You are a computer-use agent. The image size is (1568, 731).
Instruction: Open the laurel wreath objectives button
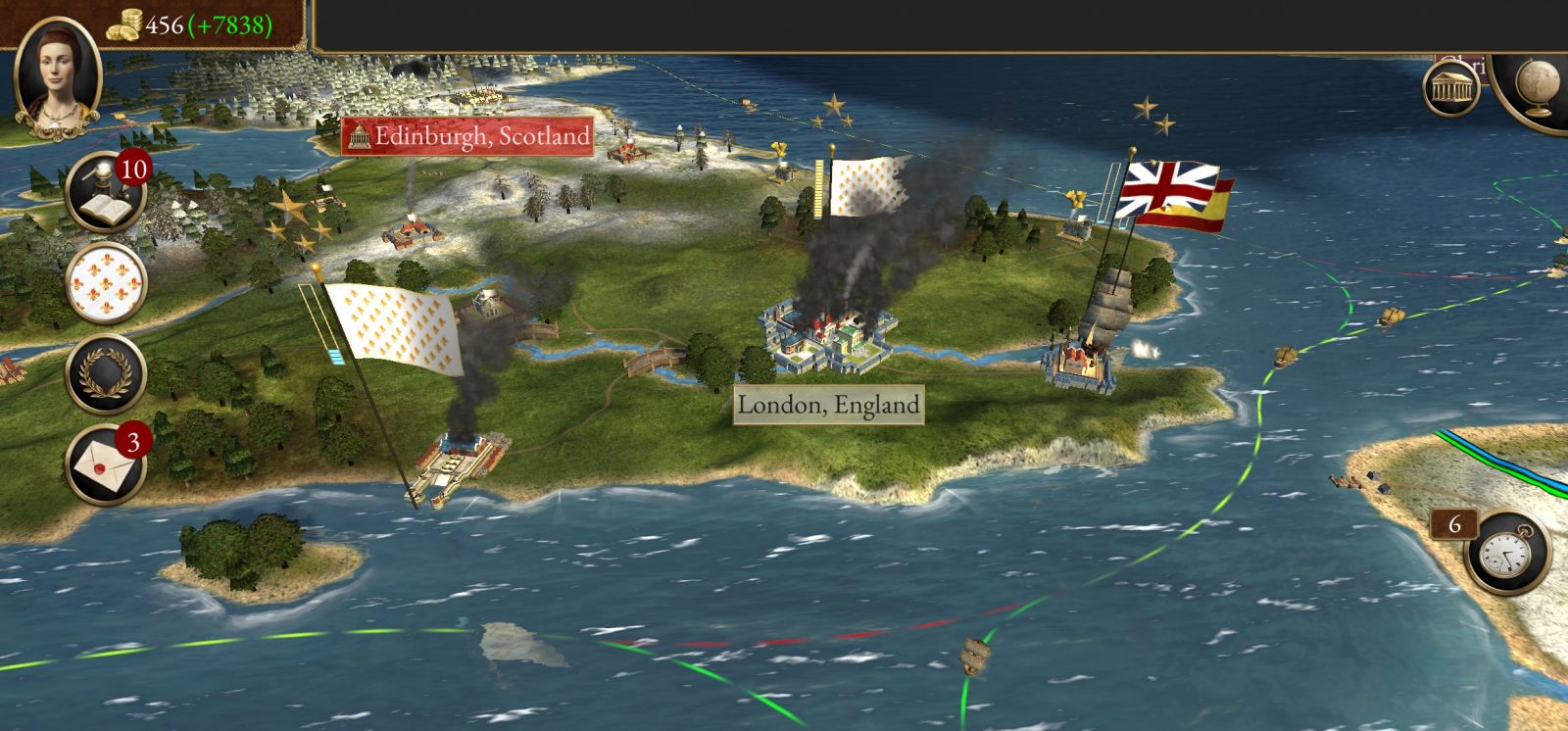(x=106, y=373)
